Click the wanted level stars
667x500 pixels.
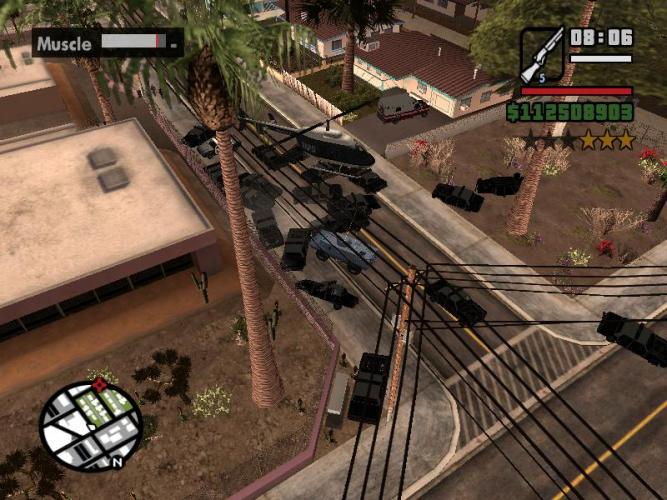(x=578, y=140)
